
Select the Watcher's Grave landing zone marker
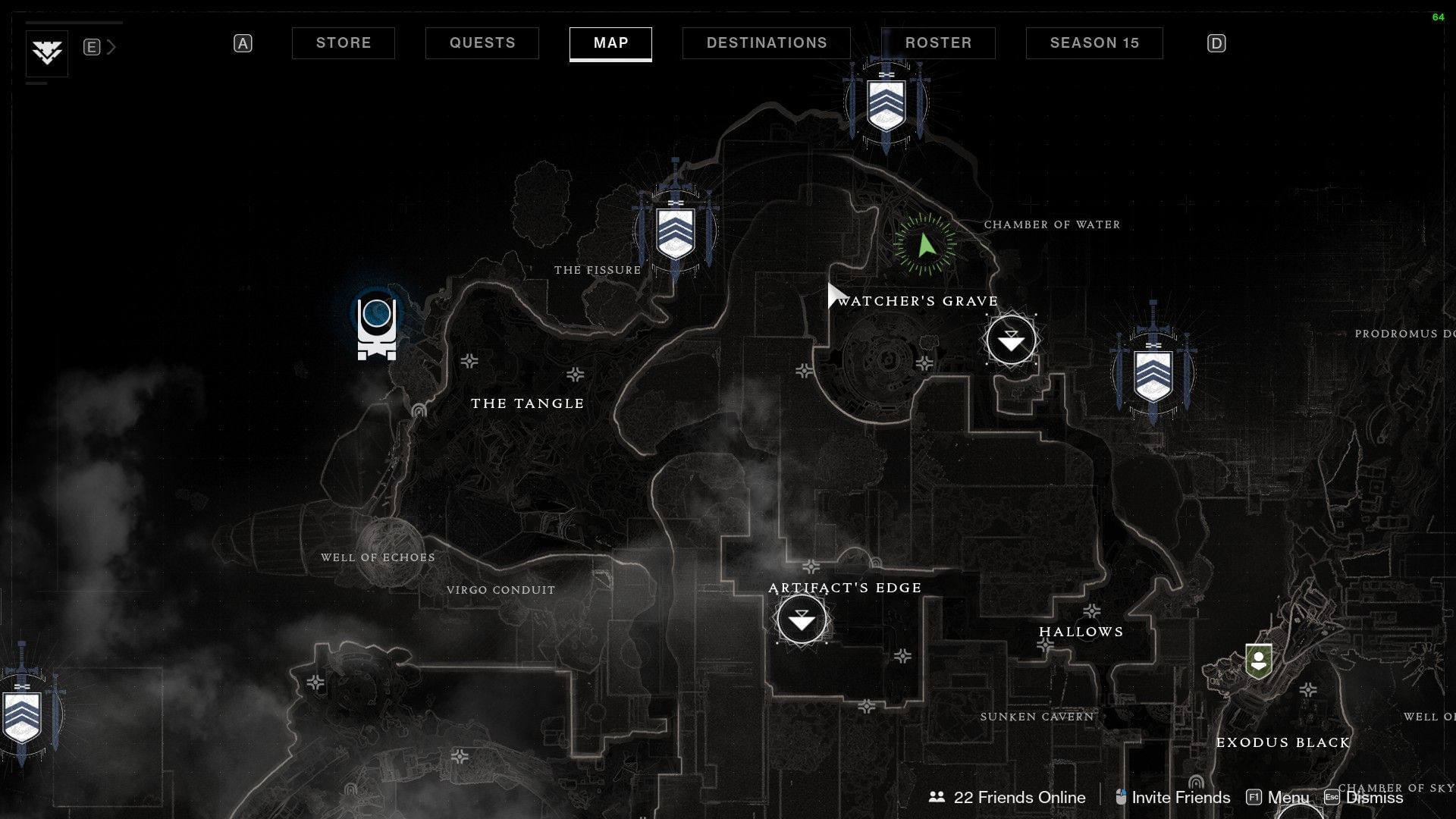pos(1011,340)
